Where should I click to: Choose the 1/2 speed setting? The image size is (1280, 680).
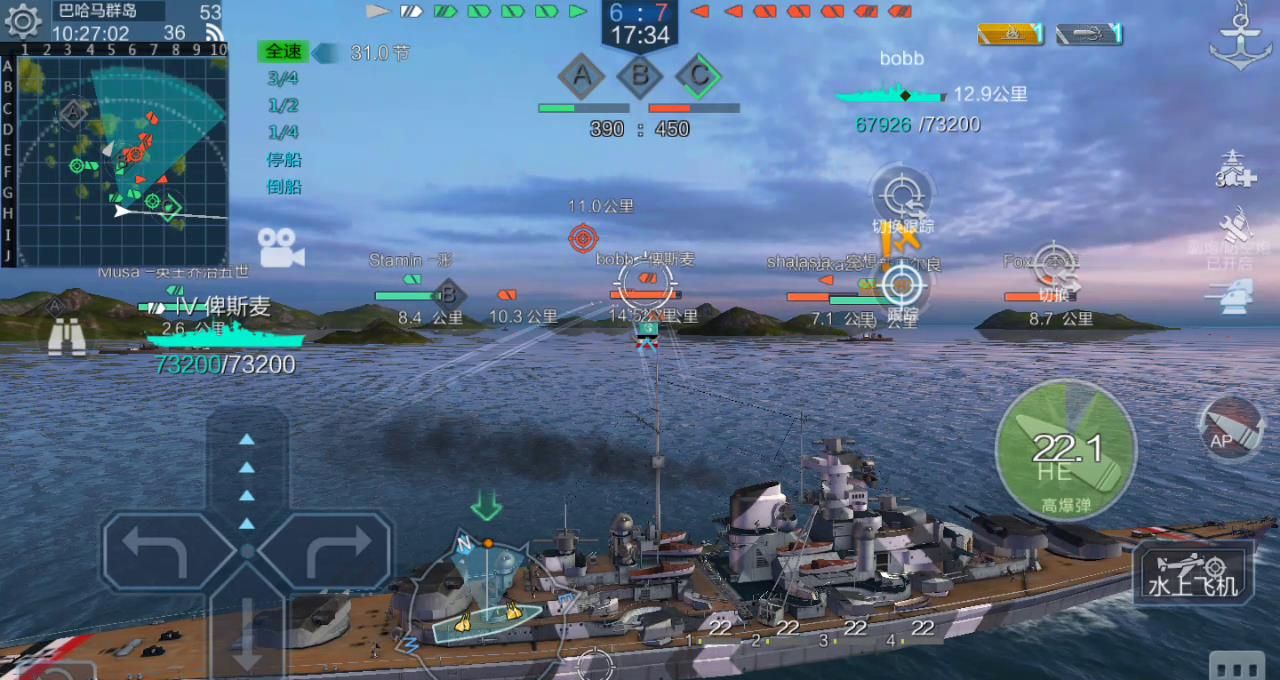(x=283, y=106)
